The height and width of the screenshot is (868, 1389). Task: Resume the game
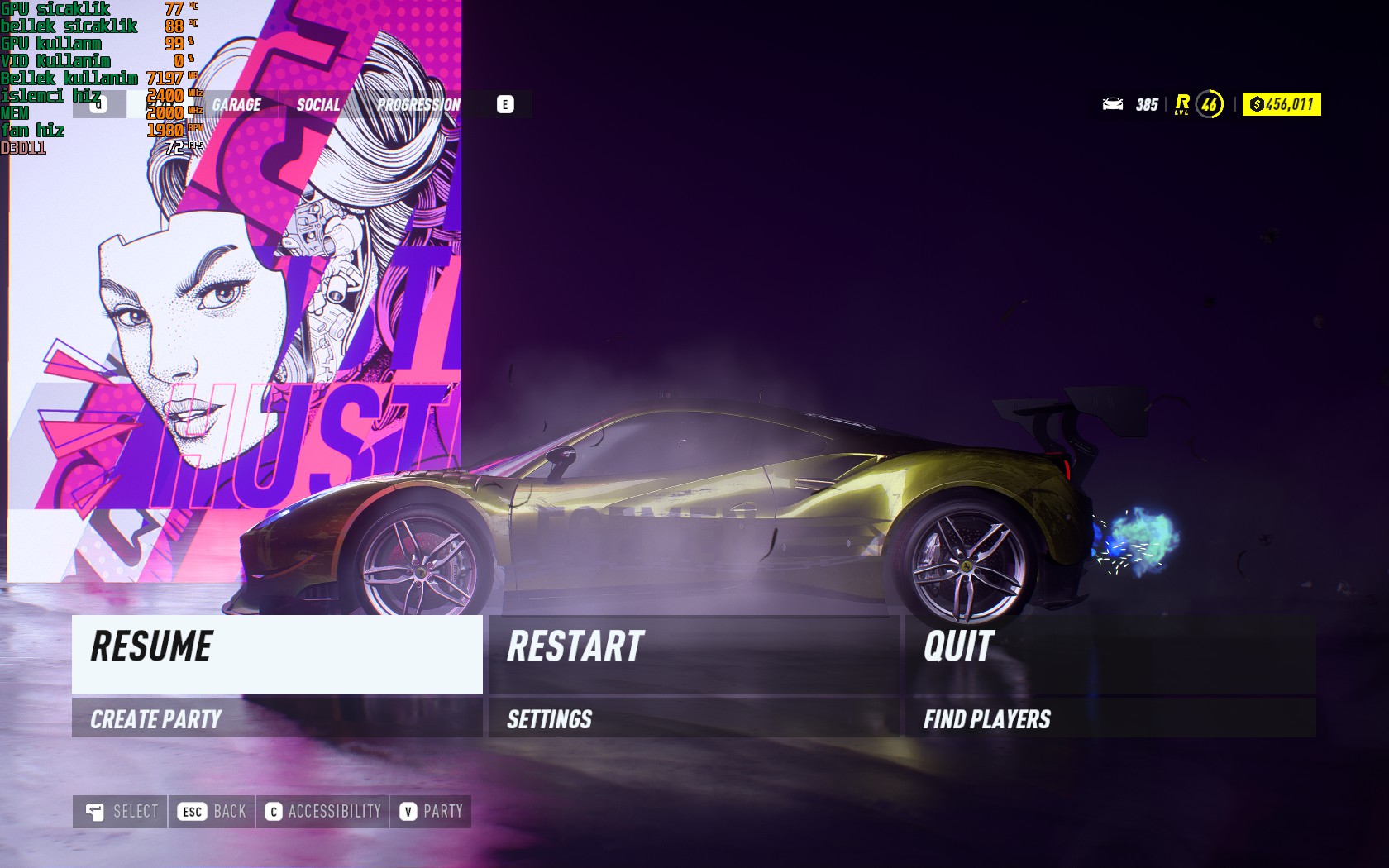coord(277,654)
